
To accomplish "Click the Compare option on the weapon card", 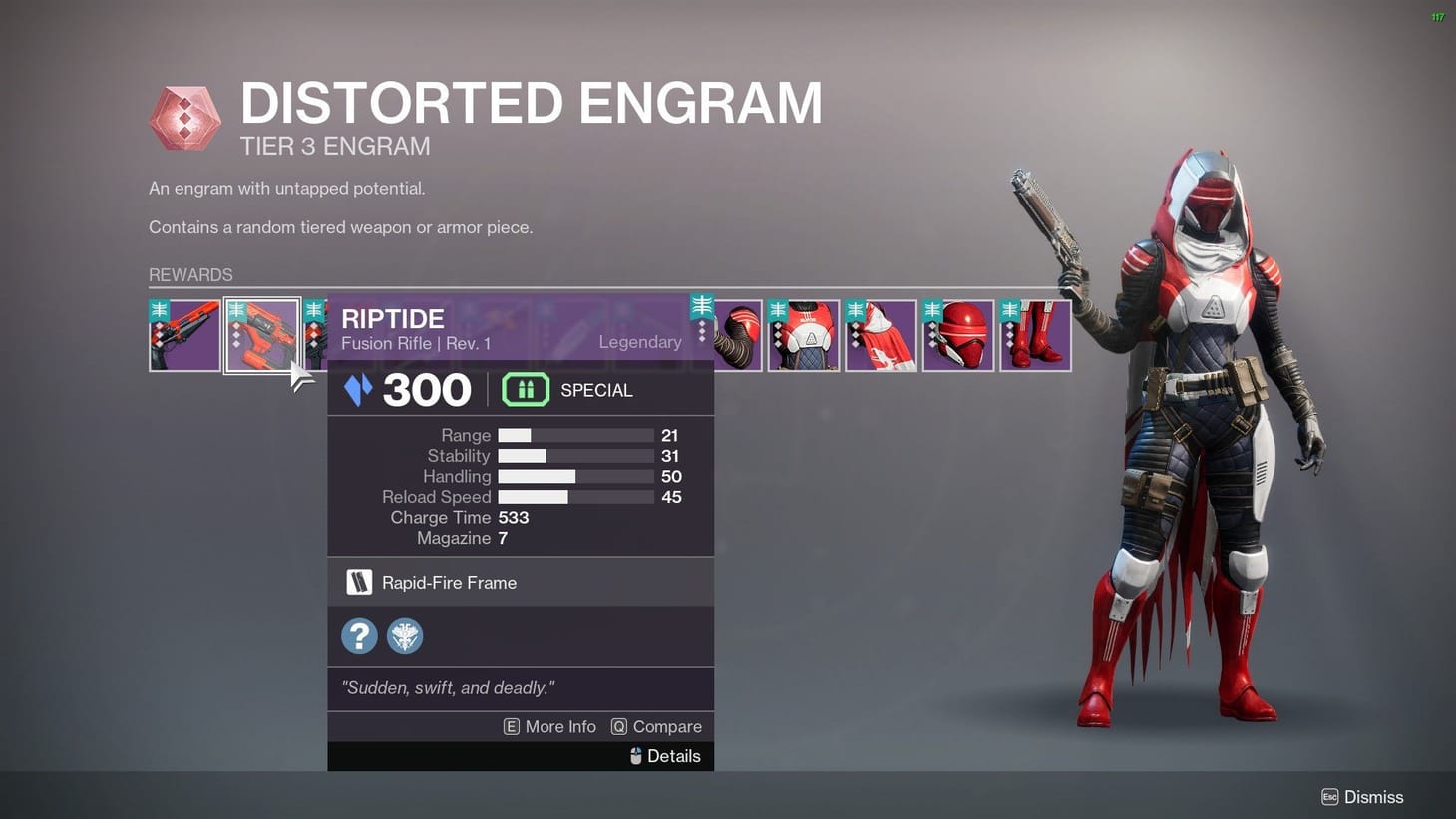I will point(667,726).
